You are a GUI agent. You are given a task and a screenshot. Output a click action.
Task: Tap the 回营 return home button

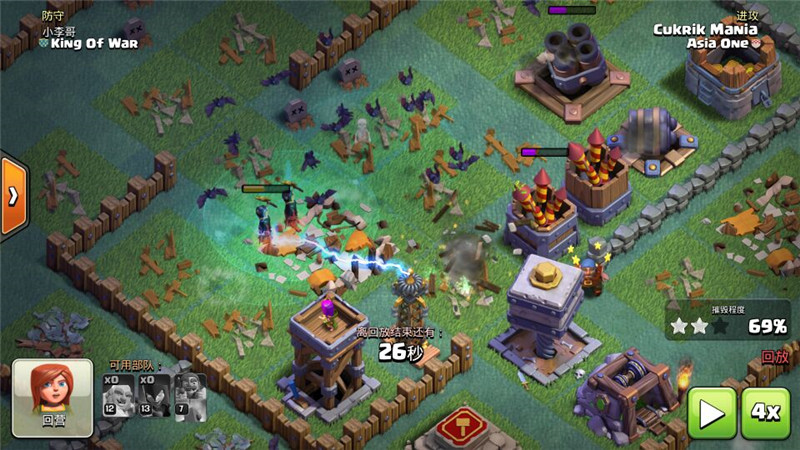52,397
